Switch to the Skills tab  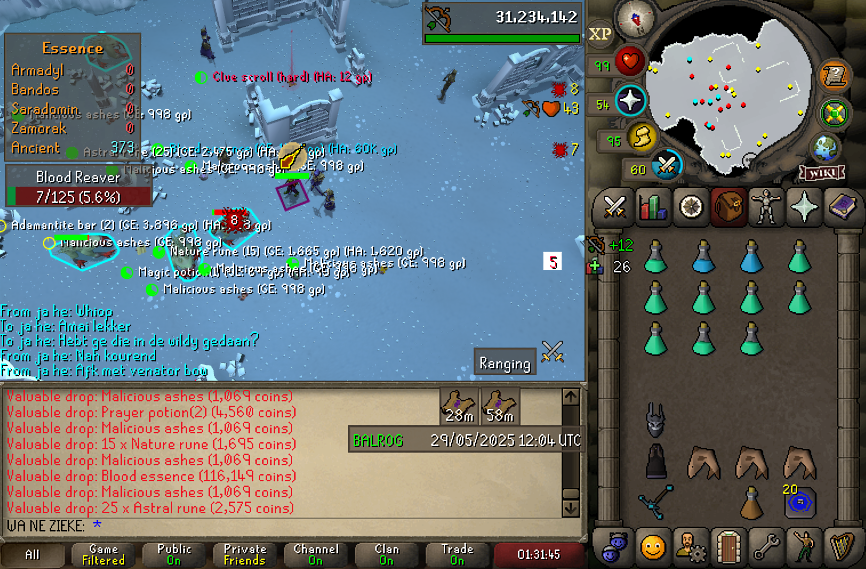pos(652,207)
